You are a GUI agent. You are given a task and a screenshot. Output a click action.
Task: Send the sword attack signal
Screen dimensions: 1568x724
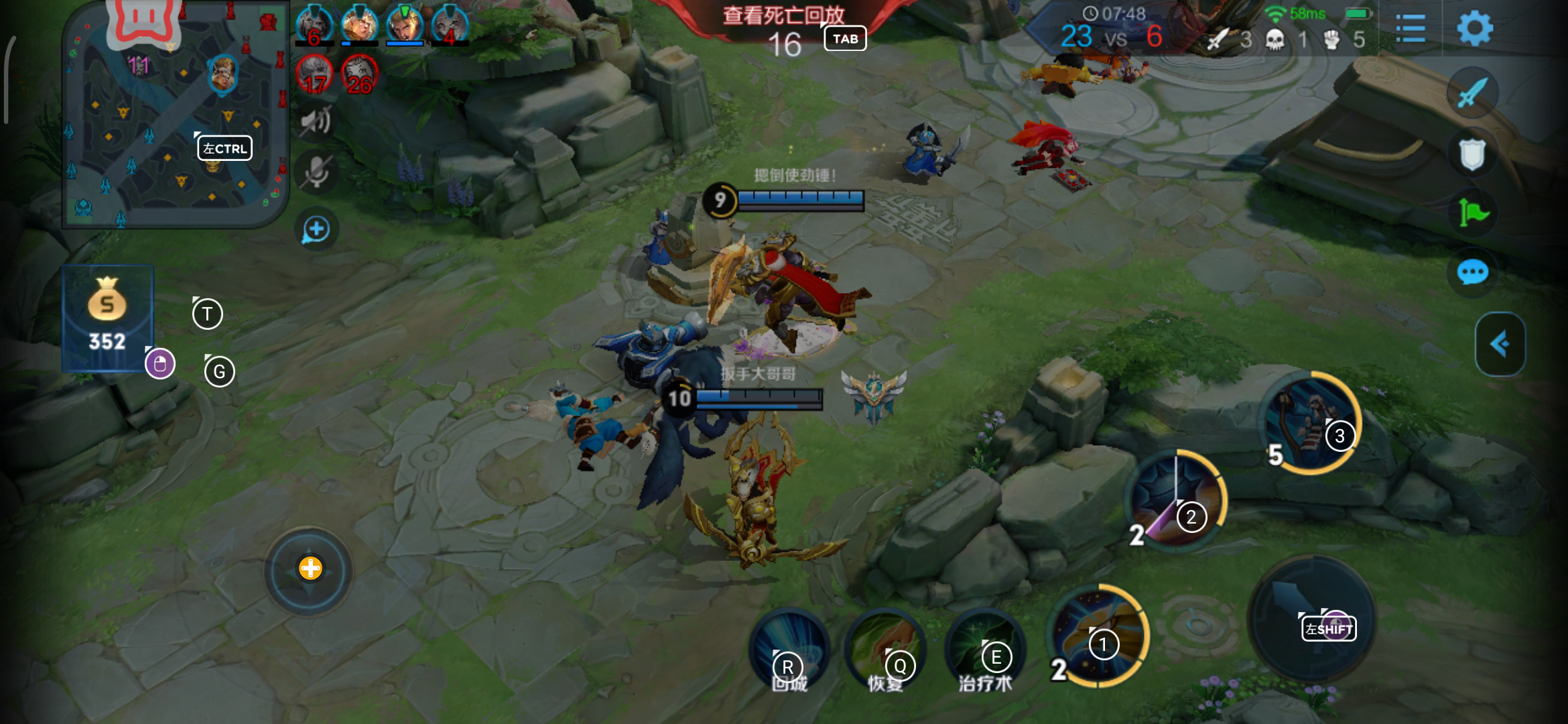coord(1472,93)
